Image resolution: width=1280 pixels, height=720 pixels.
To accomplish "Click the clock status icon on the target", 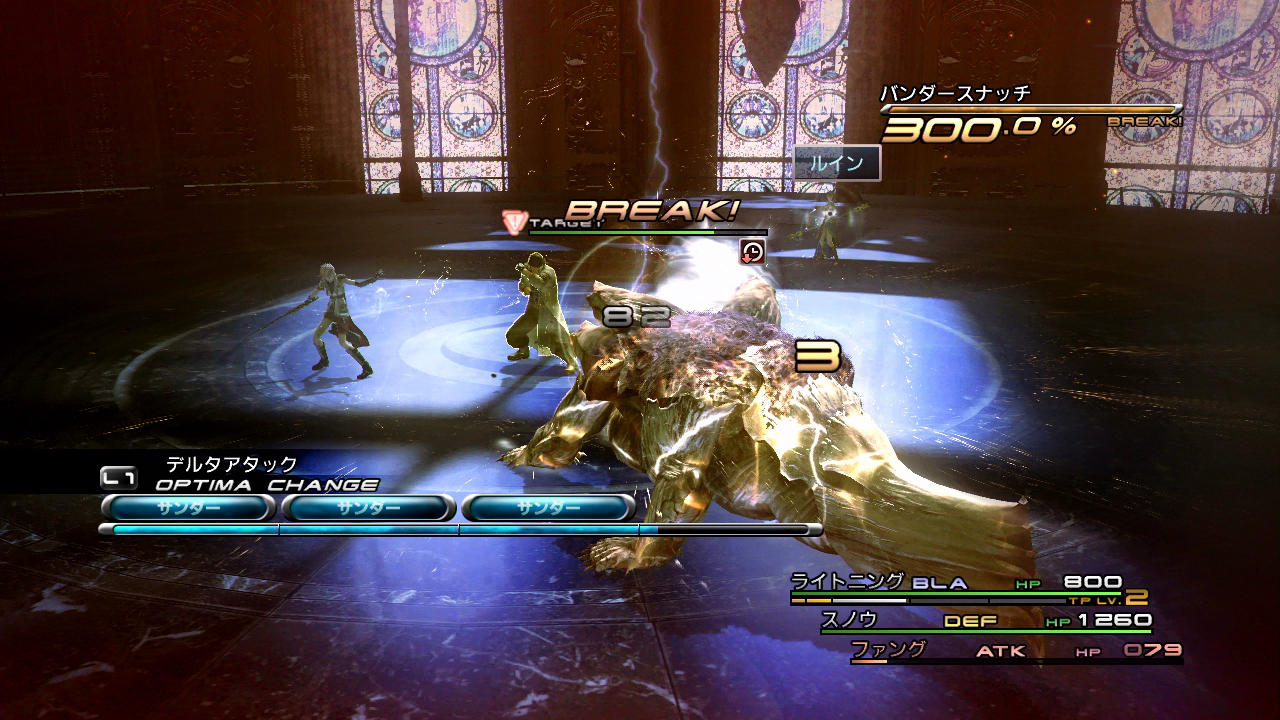I will [x=752, y=251].
